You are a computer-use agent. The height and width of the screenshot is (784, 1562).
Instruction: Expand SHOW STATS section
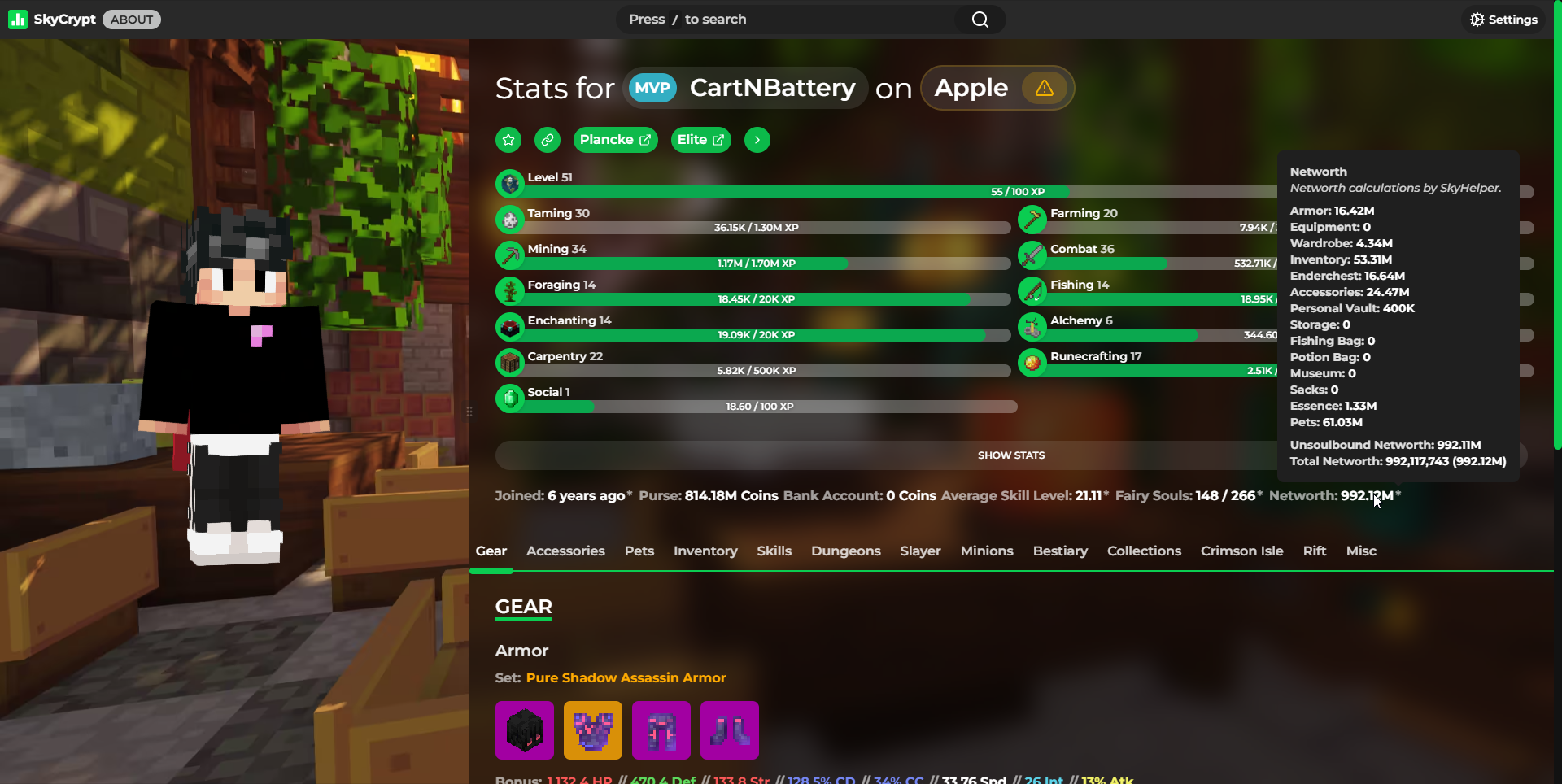1010,455
